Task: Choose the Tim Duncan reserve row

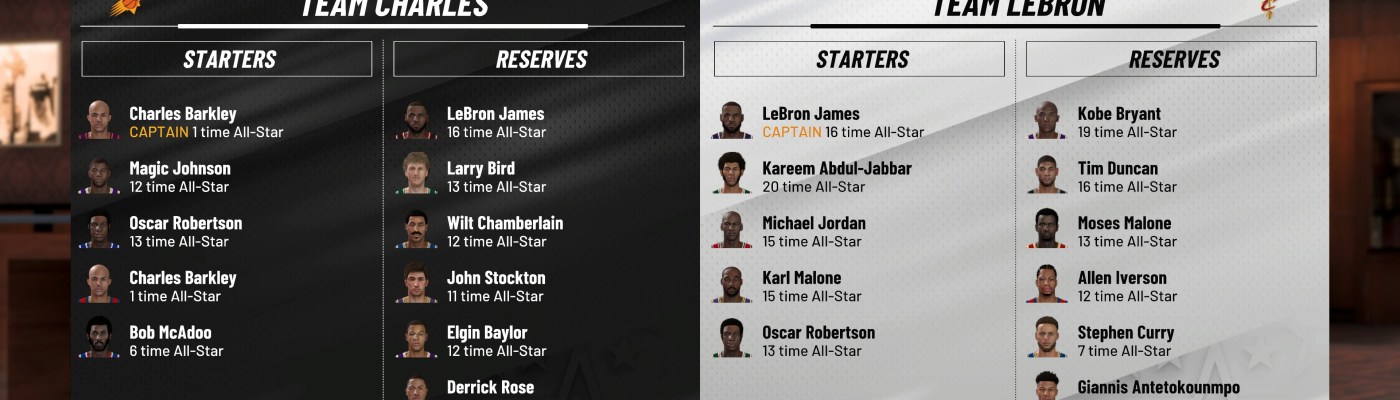Action: pyautogui.click(x=1127, y=177)
